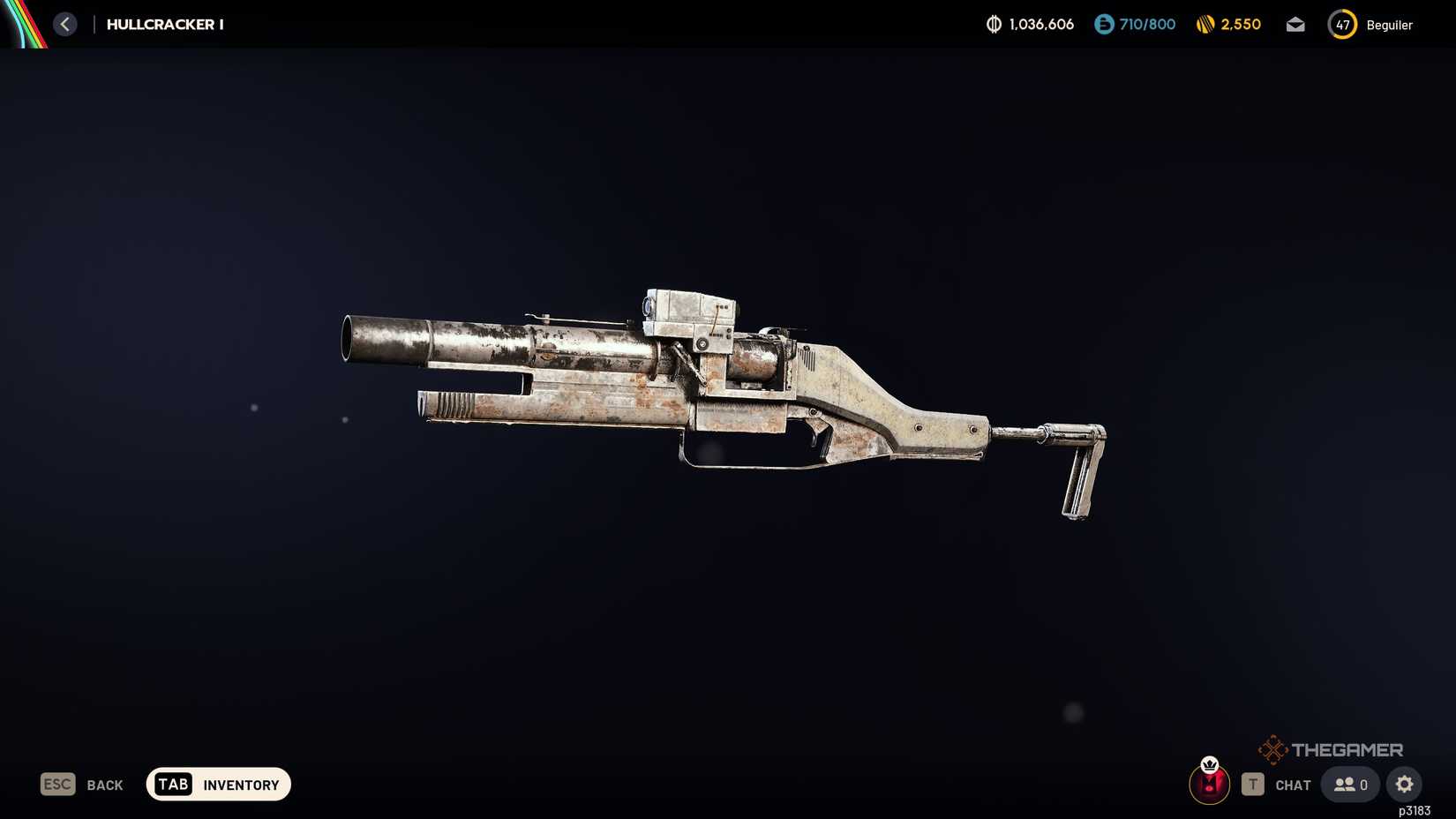The width and height of the screenshot is (1456, 819).
Task: Click the level progress ring around 47
Action: [1342, 25]
